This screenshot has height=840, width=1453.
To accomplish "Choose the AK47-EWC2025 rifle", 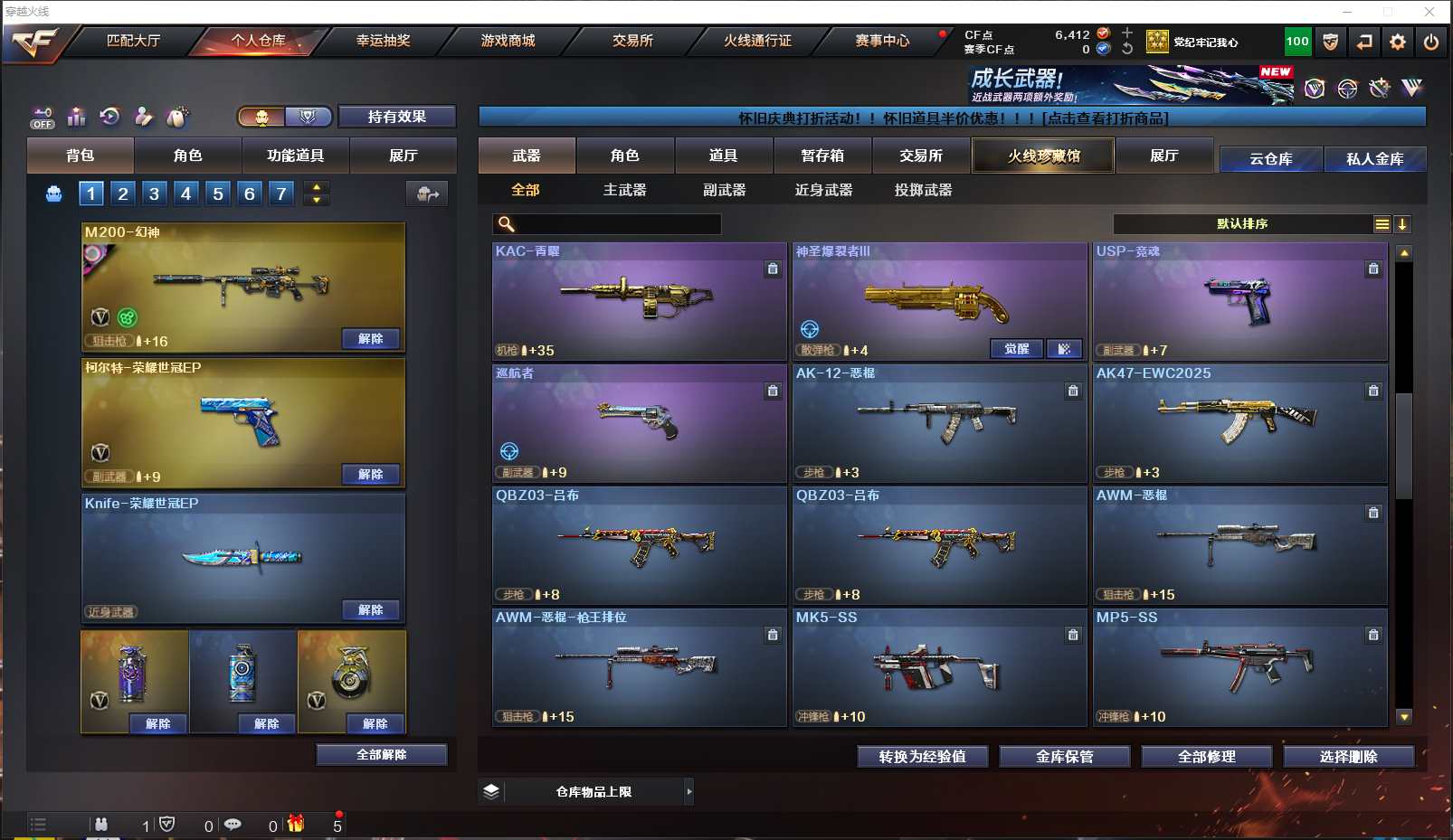I will (1239, 422).
